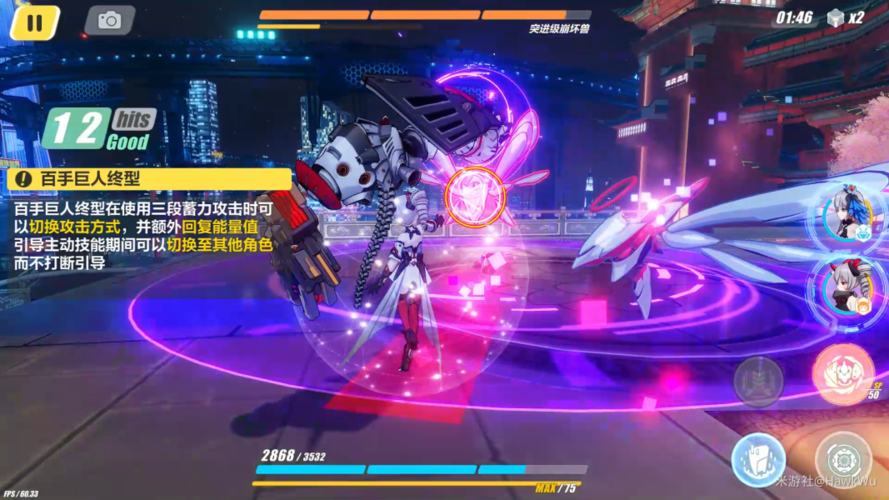Open the camera screenshot mode
889x500 pixels.
tap(109, 20)
